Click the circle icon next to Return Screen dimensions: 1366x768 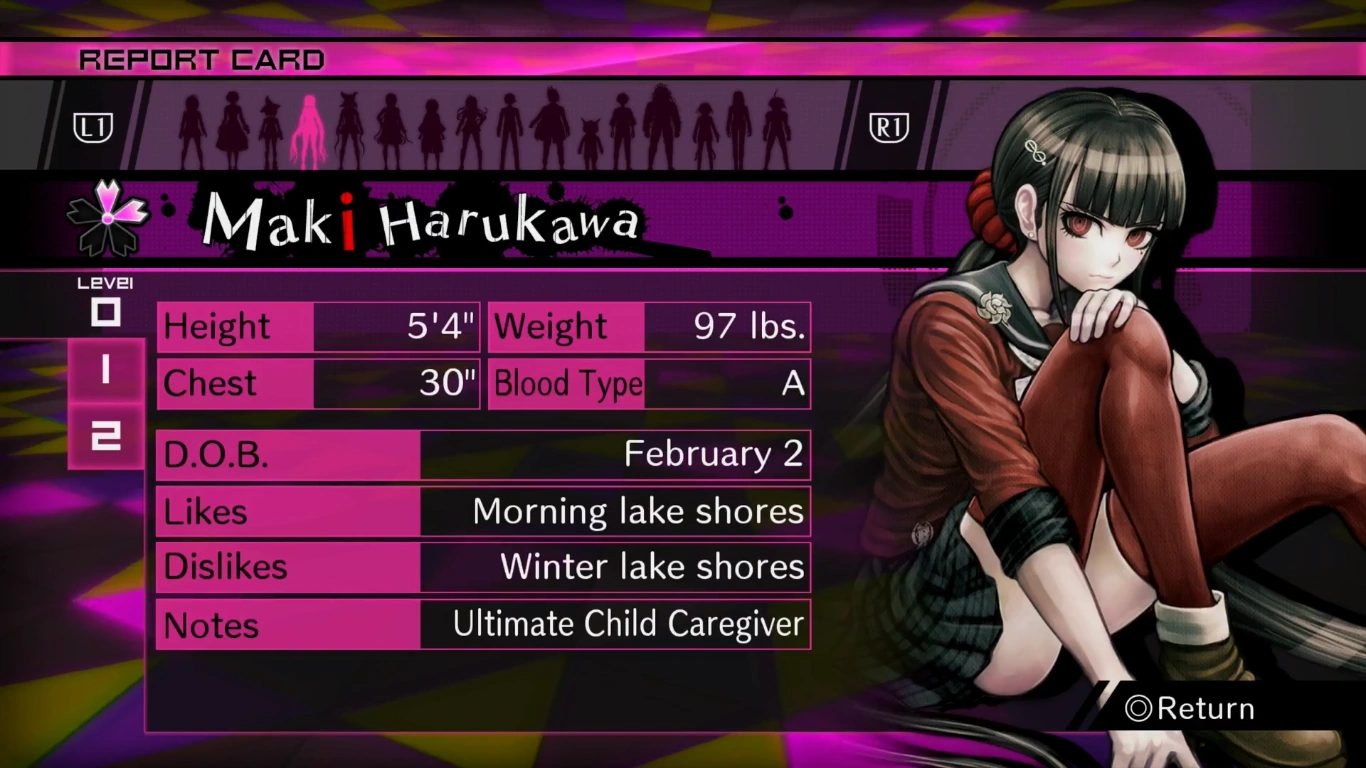pos(1138,708)
